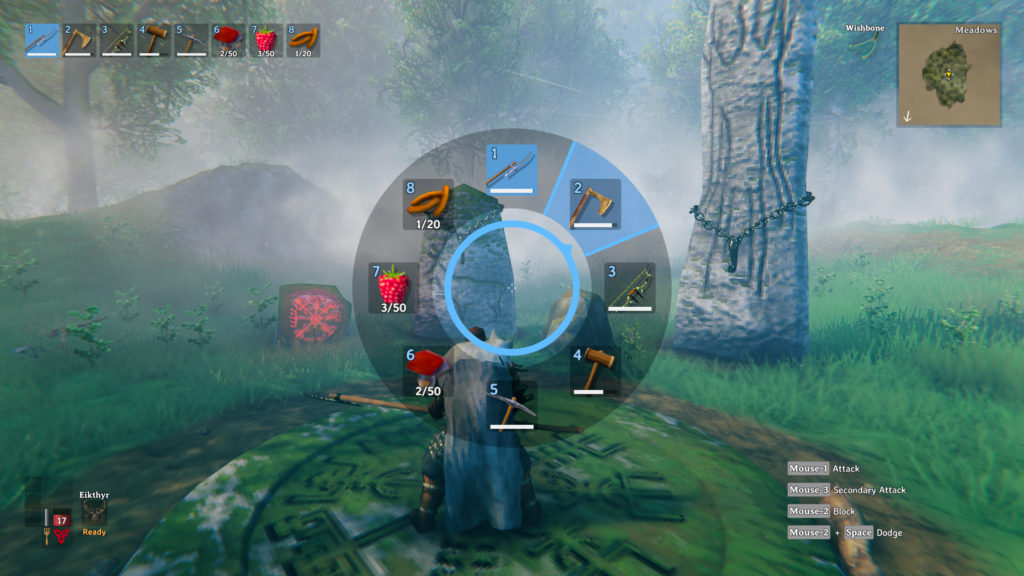The width and height of the screenshot is (1024, 576).
Task: Select the raspberries in the radial wheel
Action: point(393,287)
